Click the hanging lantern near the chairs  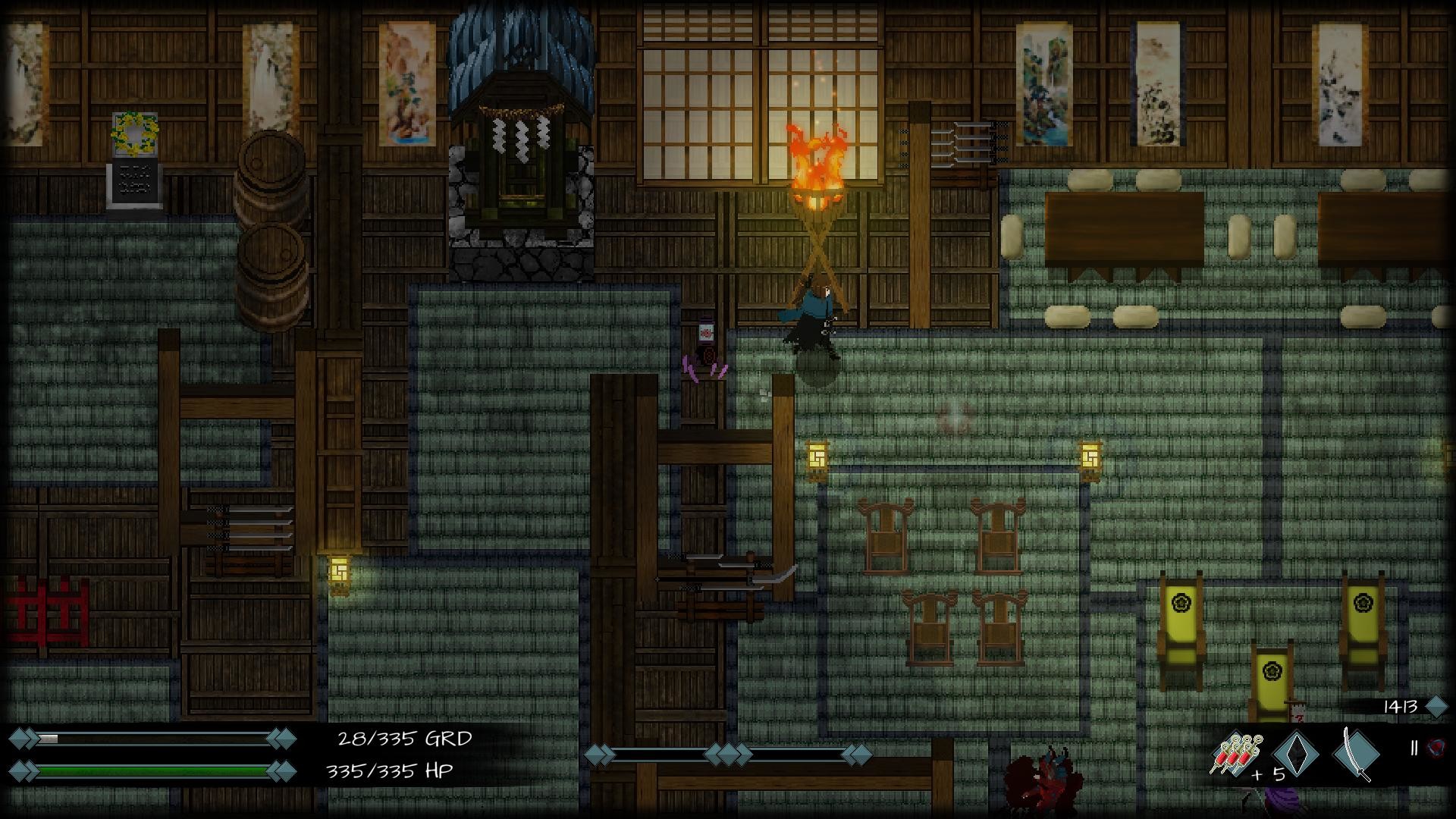[1091, 457]
